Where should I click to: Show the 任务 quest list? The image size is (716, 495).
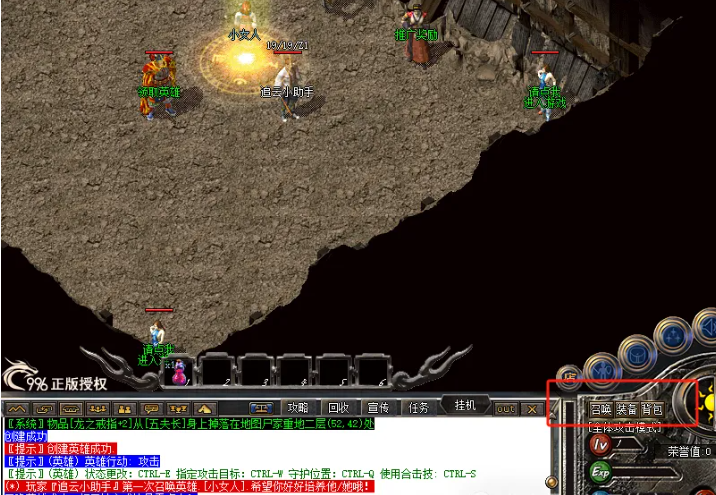click(418, 408)
